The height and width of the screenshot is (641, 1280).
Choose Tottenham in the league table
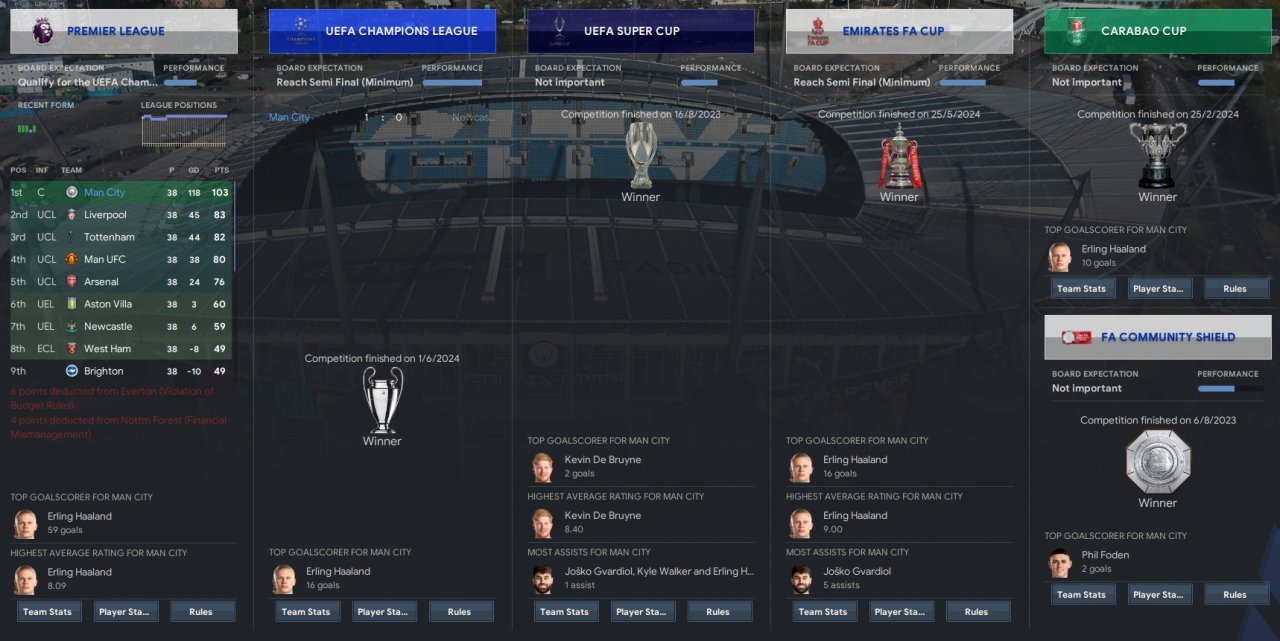pyautogui.click(x=109, y=237)
